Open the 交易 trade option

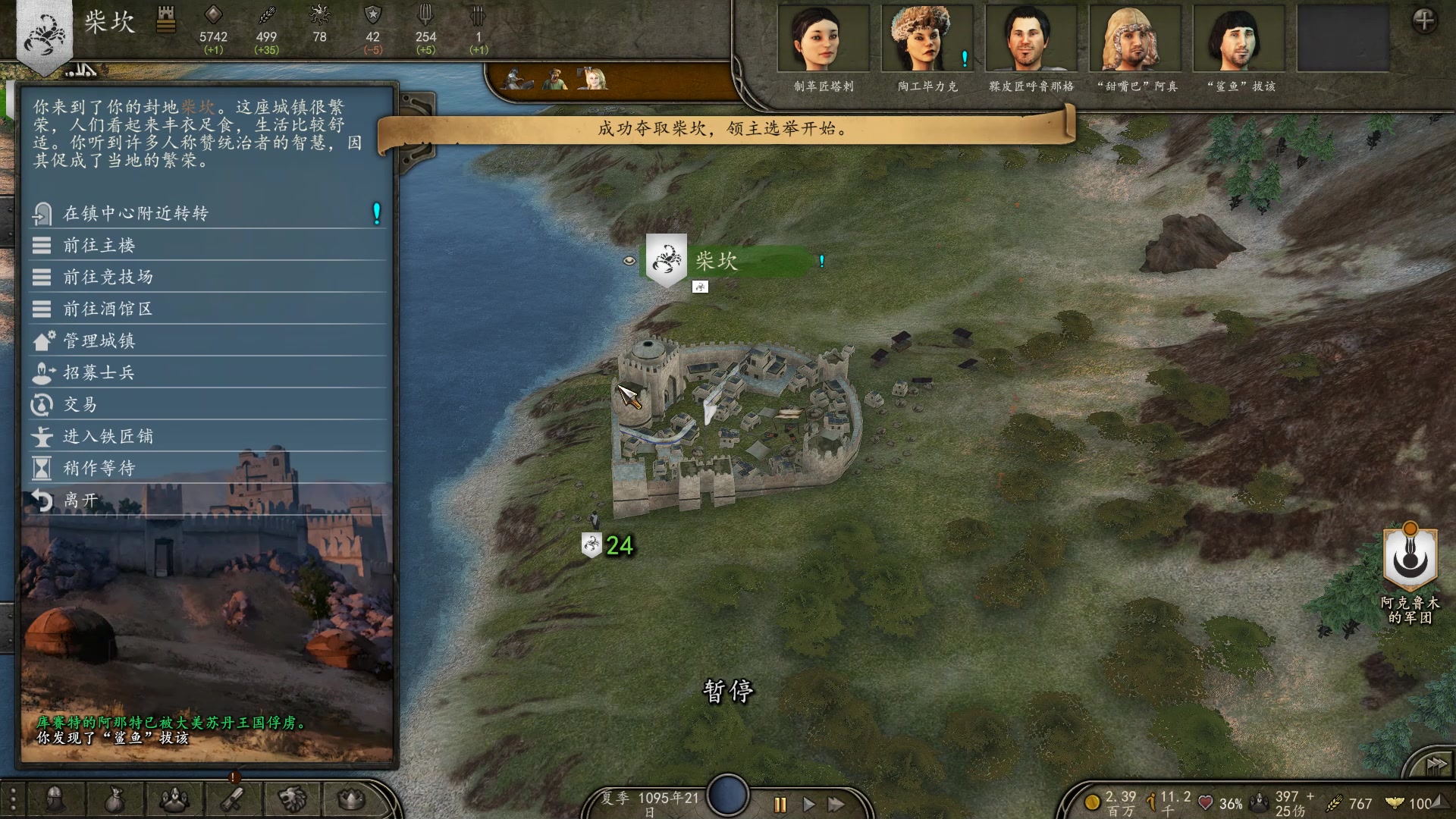click(x=80, y=405)
